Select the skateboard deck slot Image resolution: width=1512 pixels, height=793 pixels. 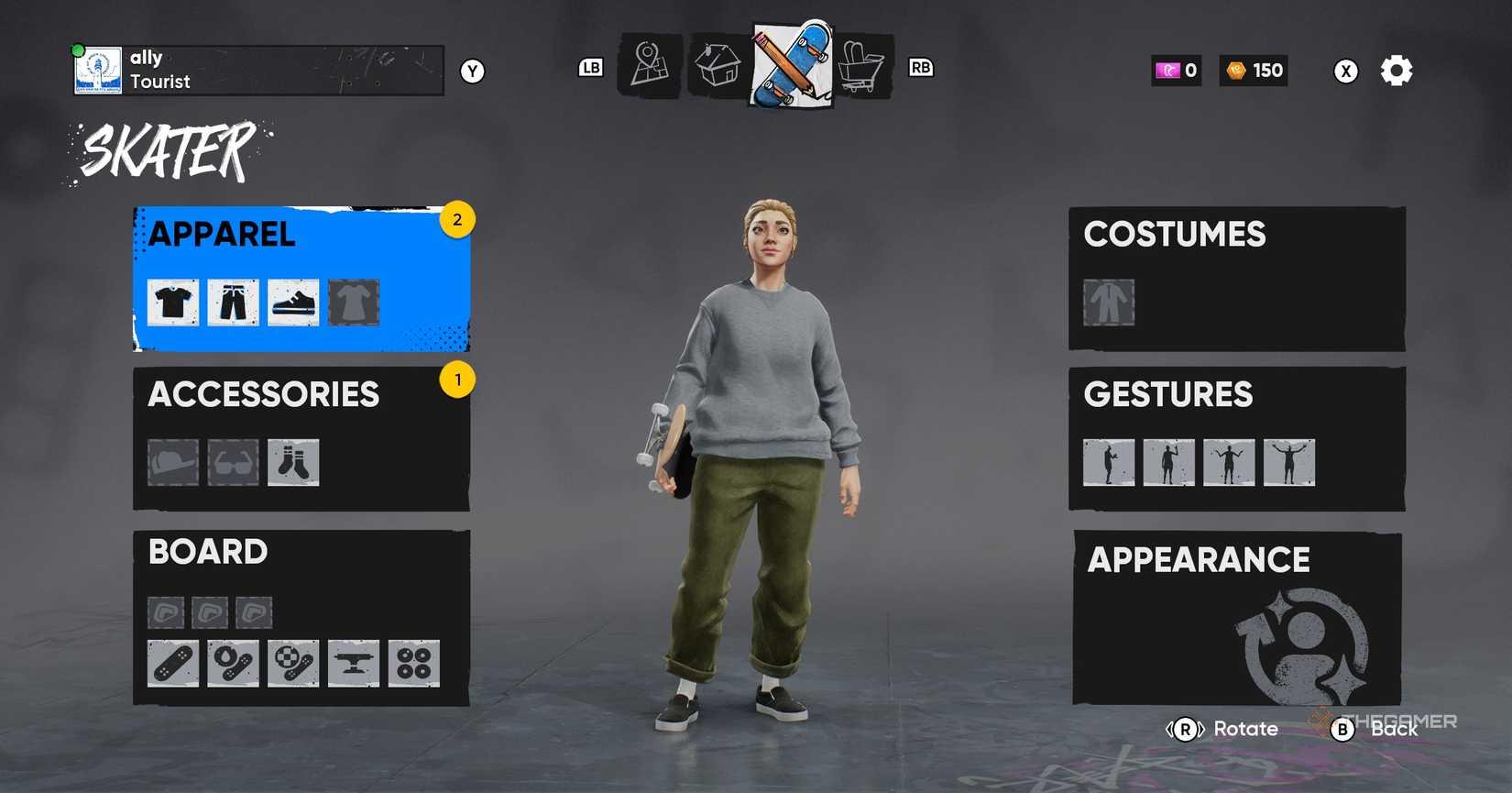coord(173,663)
